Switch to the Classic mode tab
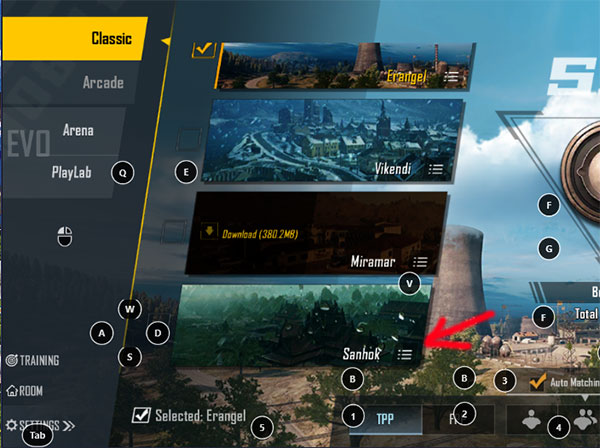The width and height of the screenshot is (600, 448). pos(110,39)
